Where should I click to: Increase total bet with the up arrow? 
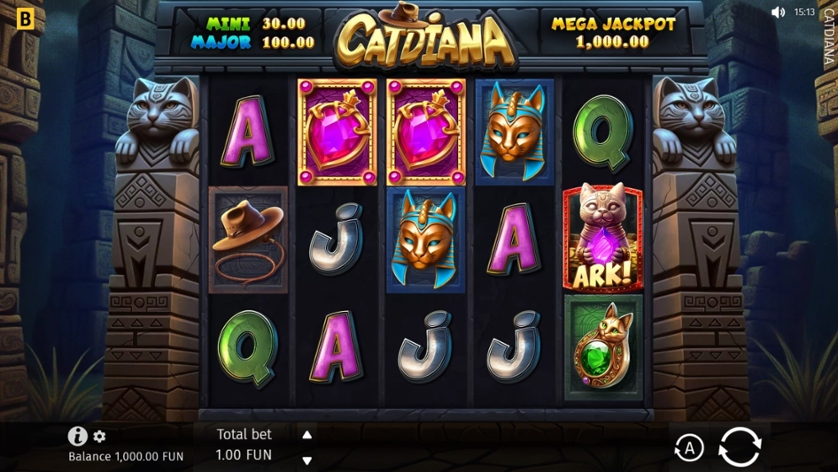click(x=307, y=435)
